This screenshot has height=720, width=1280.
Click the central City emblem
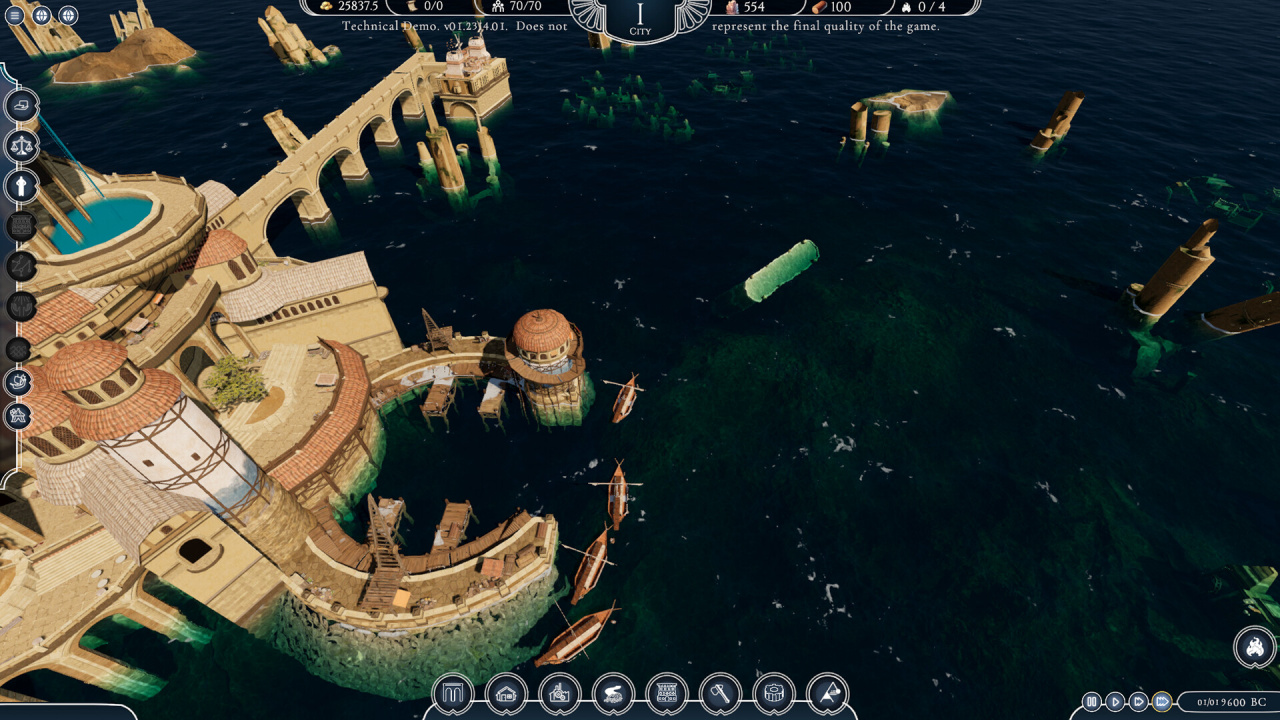pyautogui.click(x=640, y=20)
